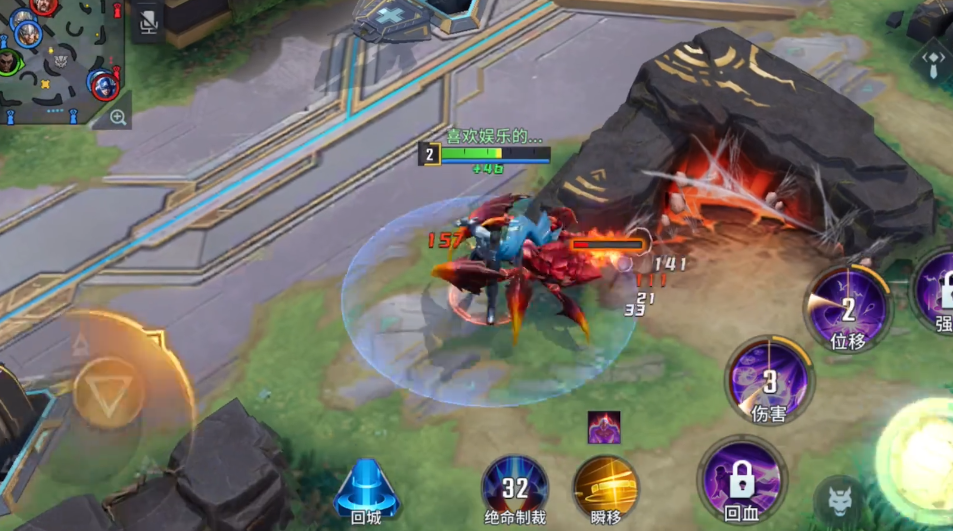Zoom the minimap with the magnifier
Screen dimensions: 953x531
coord(118,118)
